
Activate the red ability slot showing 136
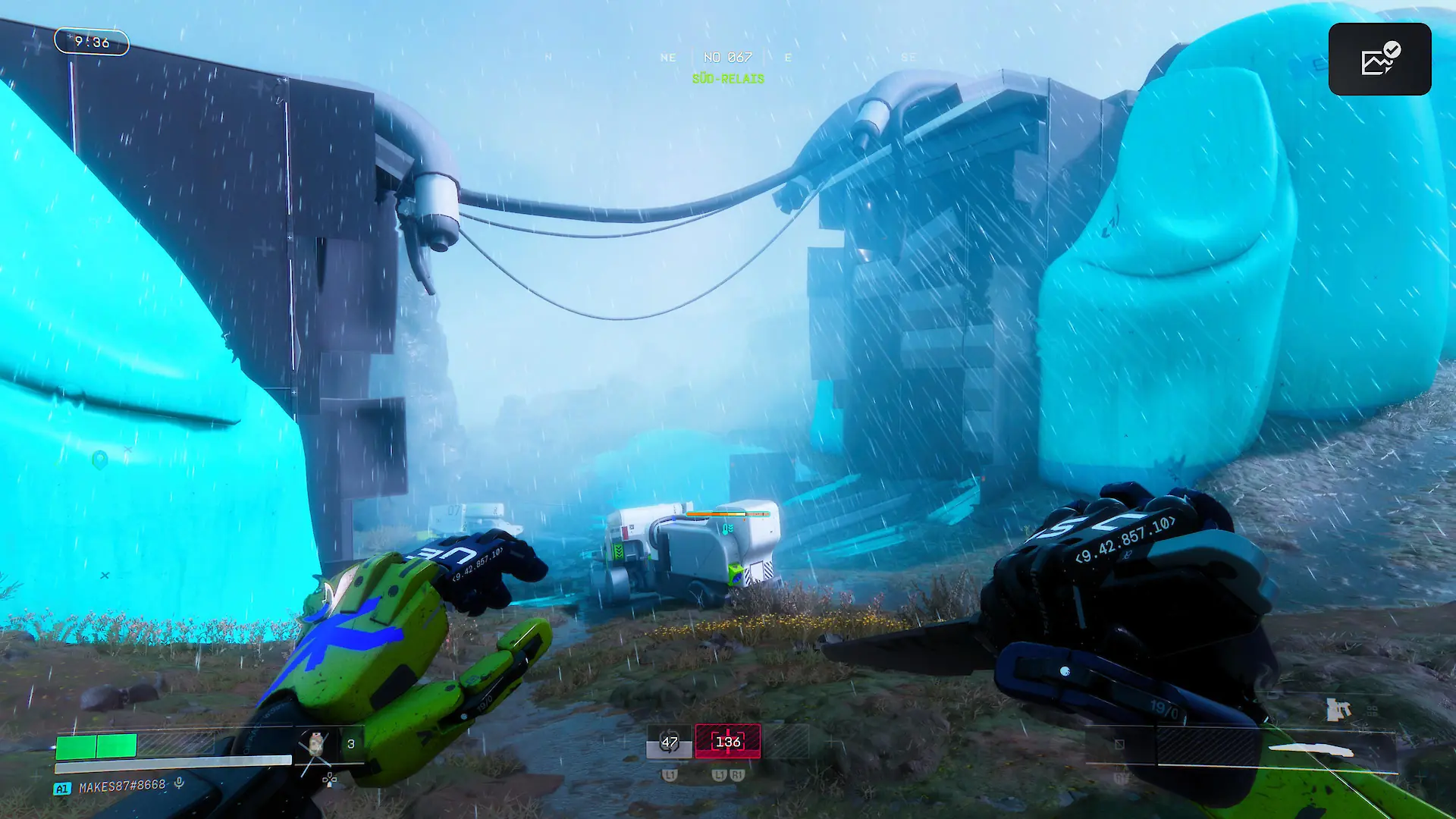click(x=727, y=742)
